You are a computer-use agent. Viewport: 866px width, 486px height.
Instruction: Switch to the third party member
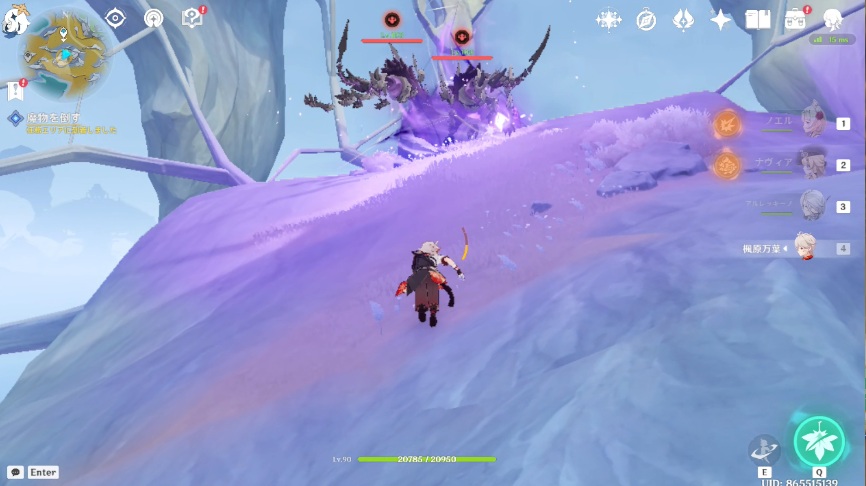[812, 206]
